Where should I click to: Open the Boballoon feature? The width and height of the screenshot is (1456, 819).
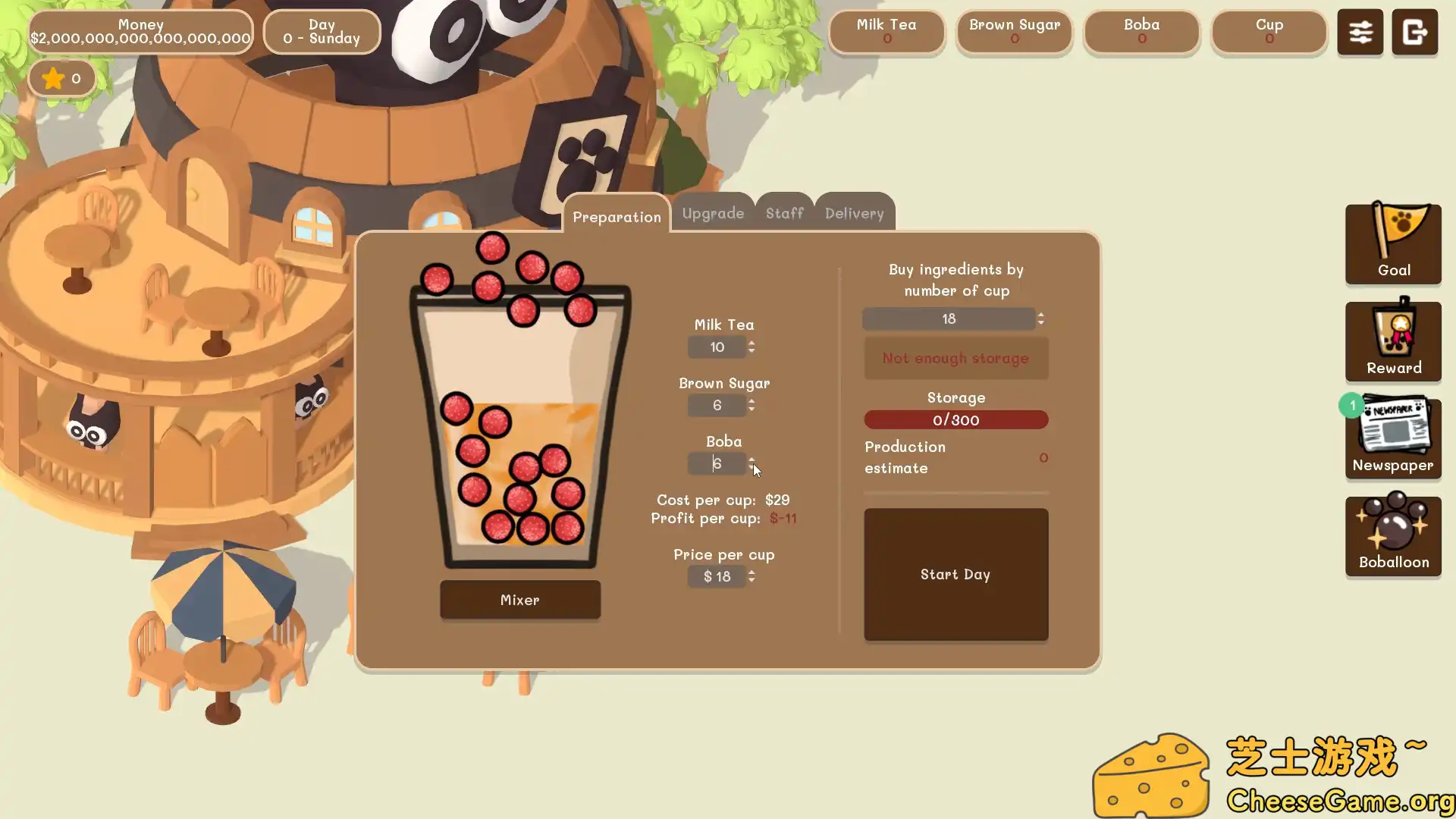[x=1392, y=535]
